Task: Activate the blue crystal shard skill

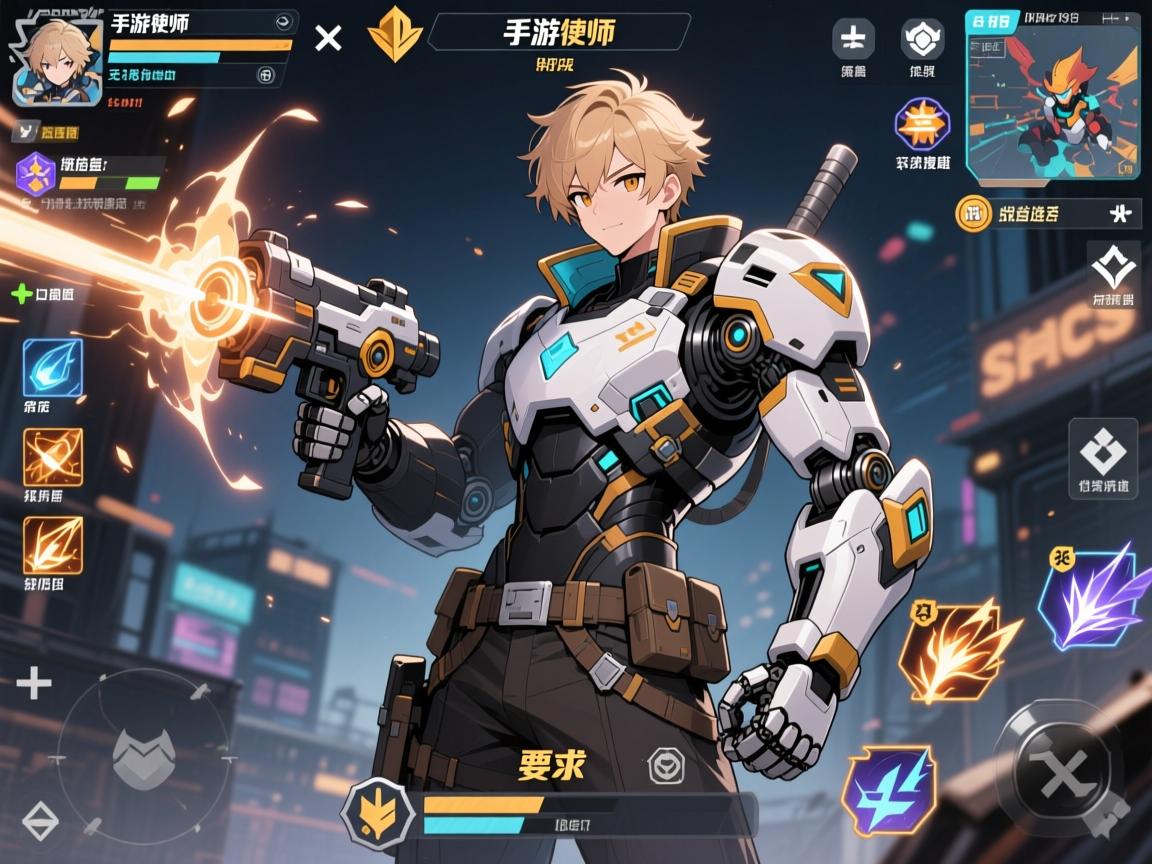Action: (x=52, y=367)
